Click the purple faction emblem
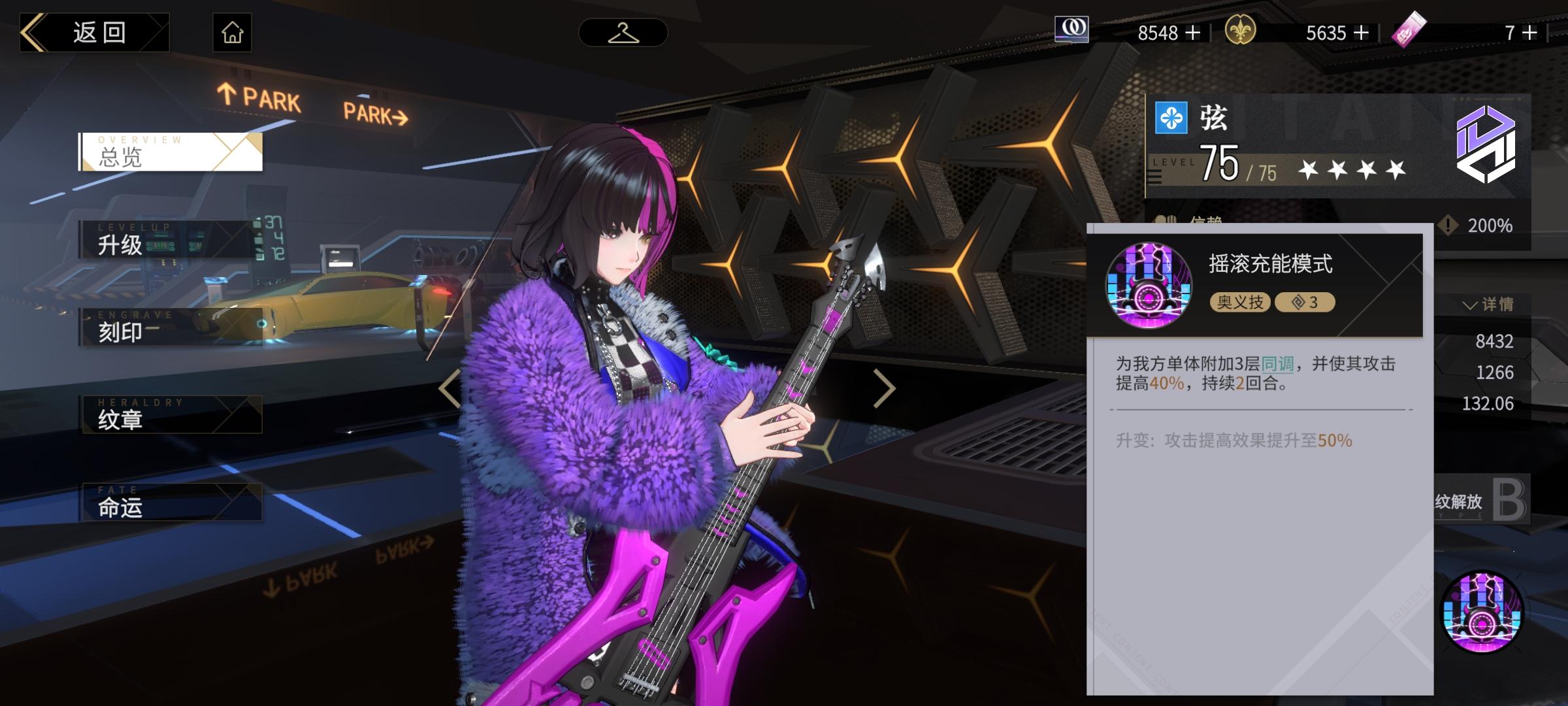 tap(1485, 144)
